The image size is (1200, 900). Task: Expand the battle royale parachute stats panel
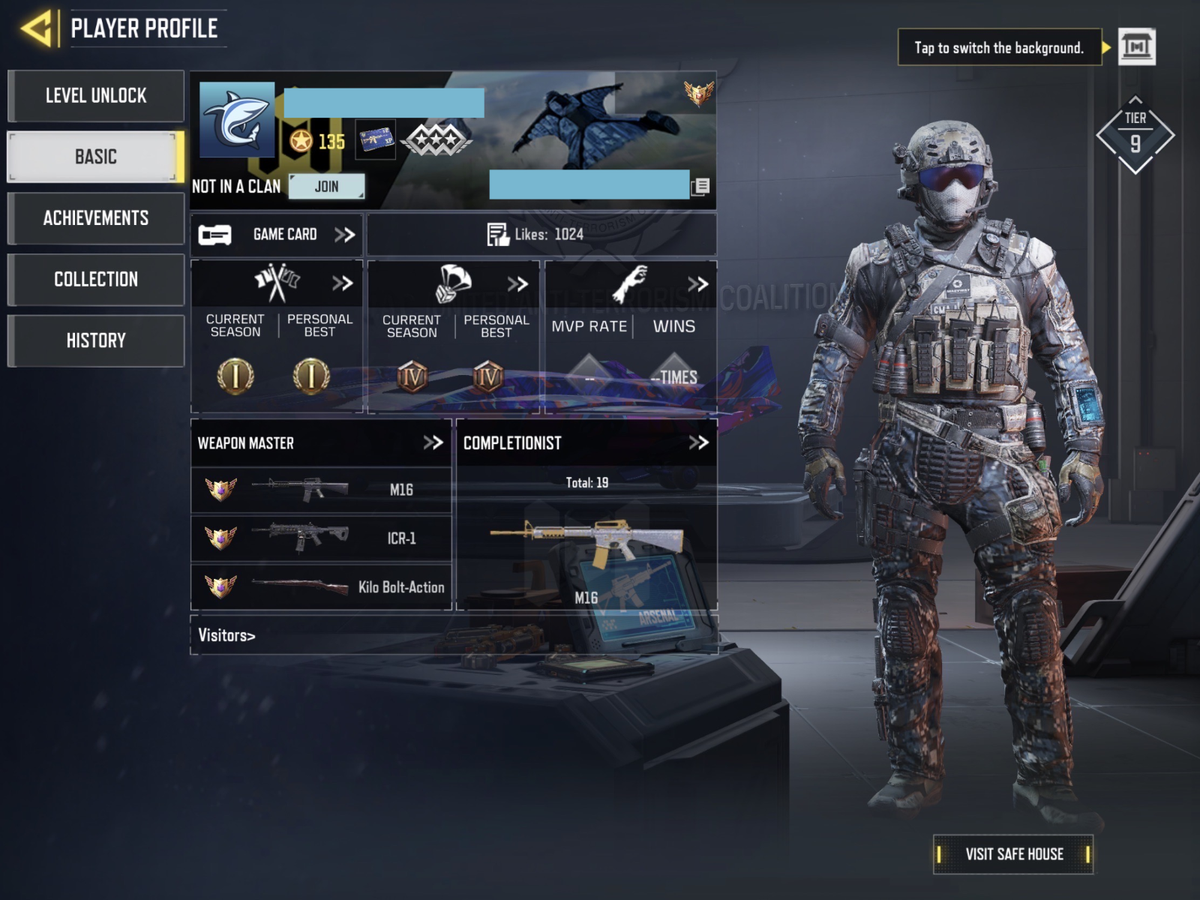click(x=453, y=283)
